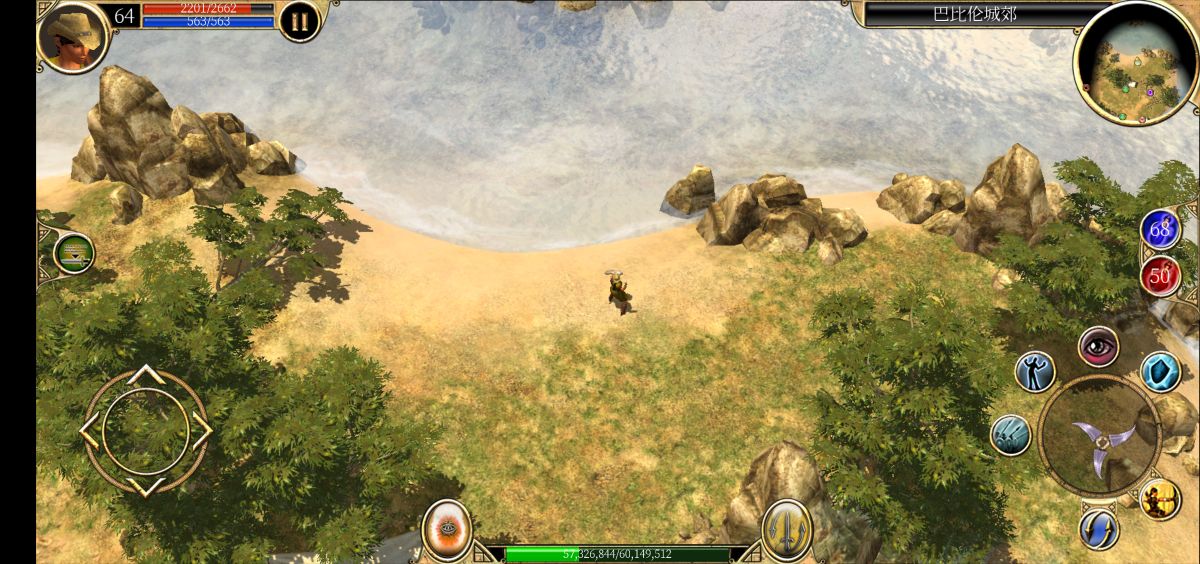Open the character portrait menu
Viewport: 1200px width, 564px height.
click(x=73, y=37)
